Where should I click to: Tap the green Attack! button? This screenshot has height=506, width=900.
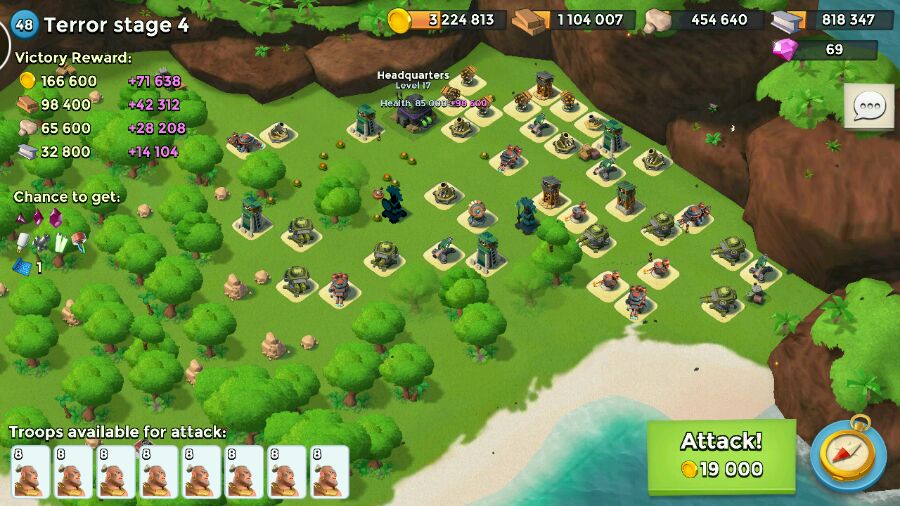click(721, 455)
